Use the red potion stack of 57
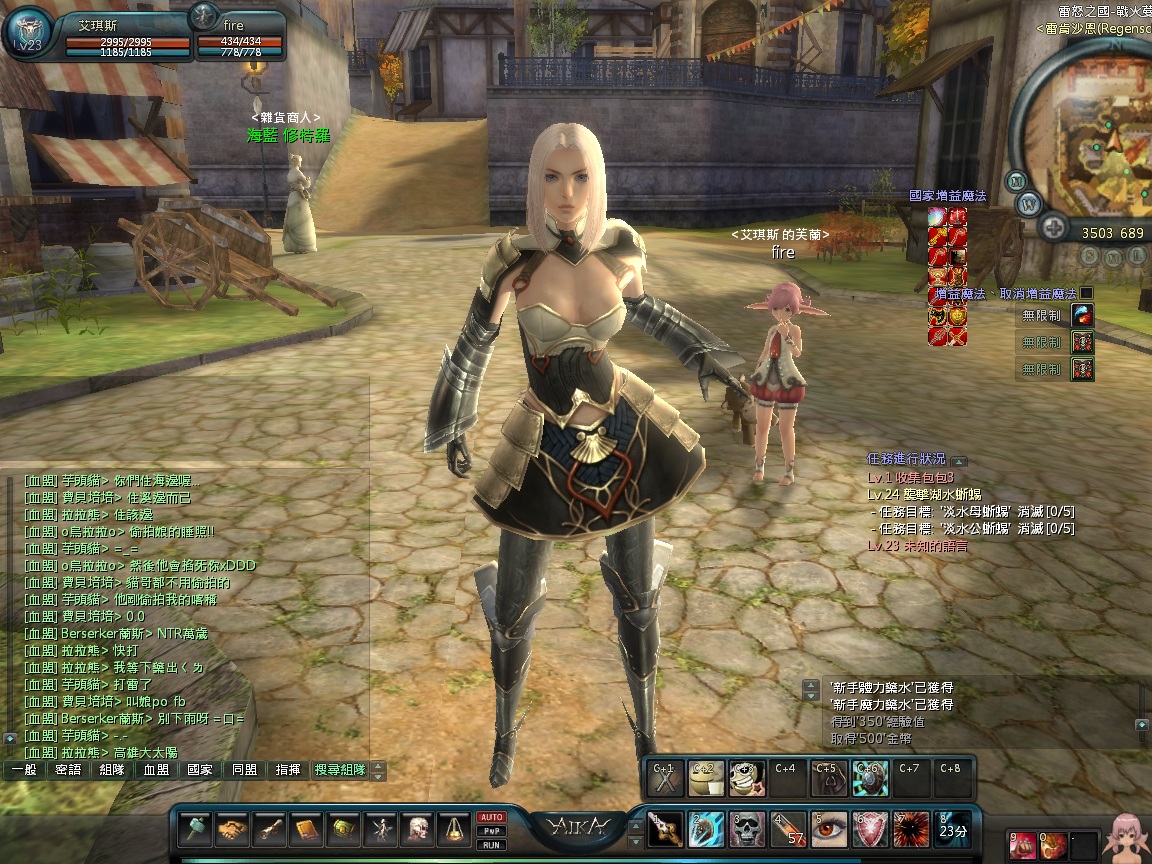 point(788,829)
